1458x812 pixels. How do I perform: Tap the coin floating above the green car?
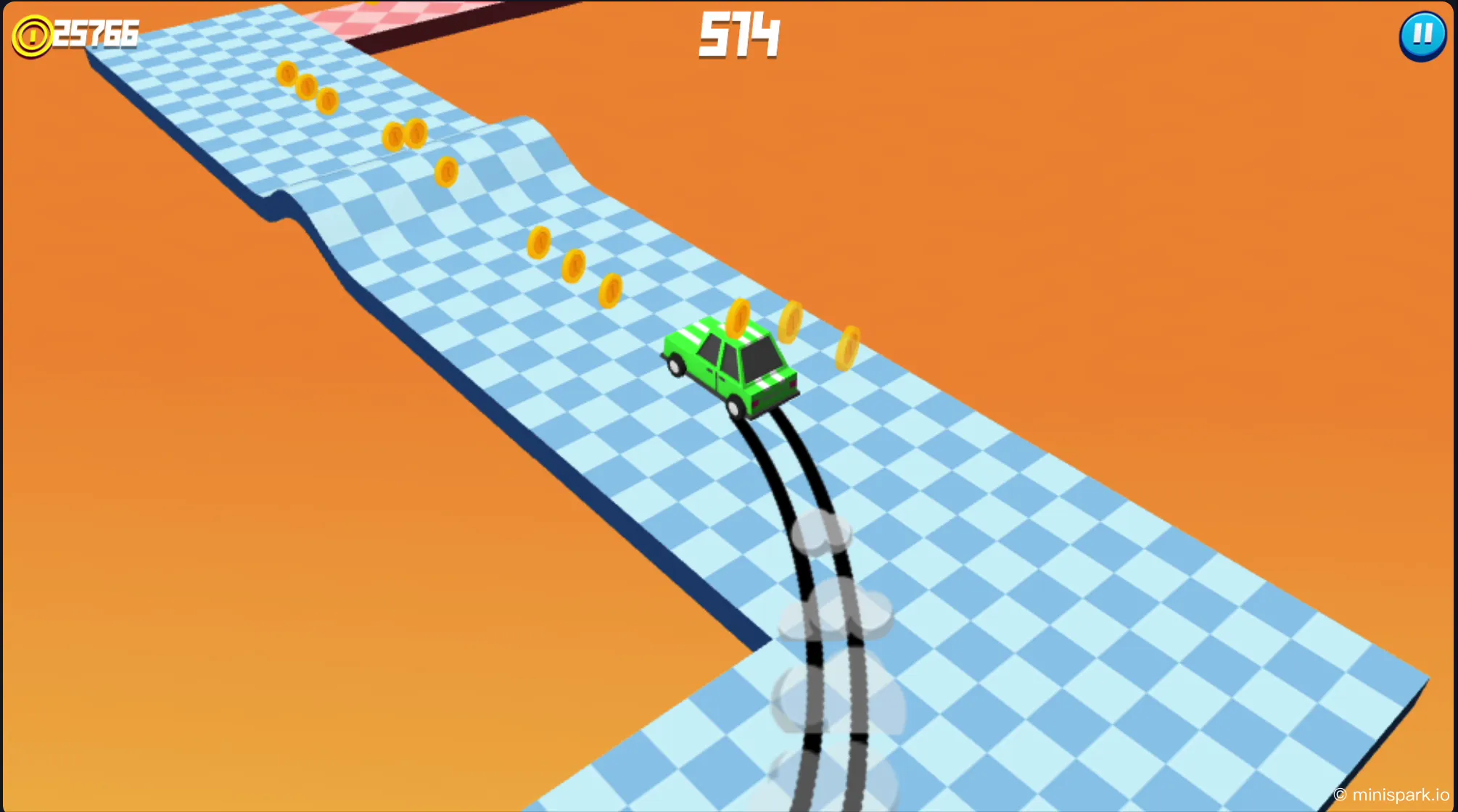point(740,319)
